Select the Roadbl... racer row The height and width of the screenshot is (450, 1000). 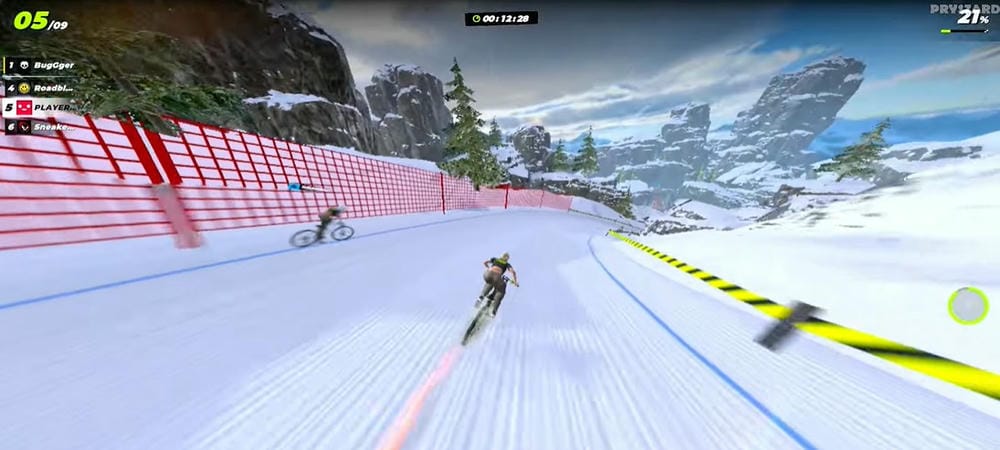point(40,86)
